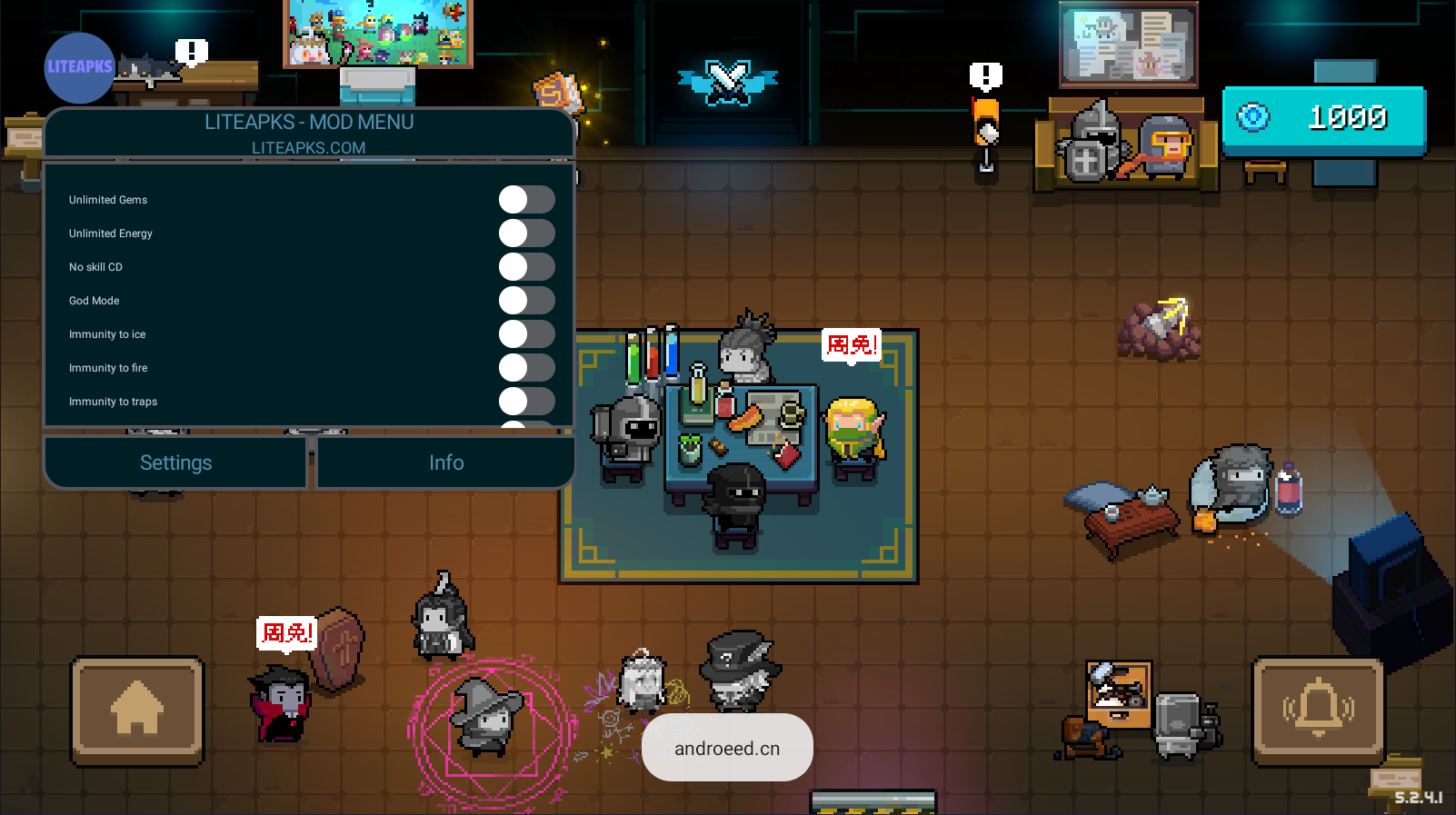The height and width of the screenshot is (815, 1456).
Task: Open the mod menu Settings tab
Action: [x=175, y=462]
